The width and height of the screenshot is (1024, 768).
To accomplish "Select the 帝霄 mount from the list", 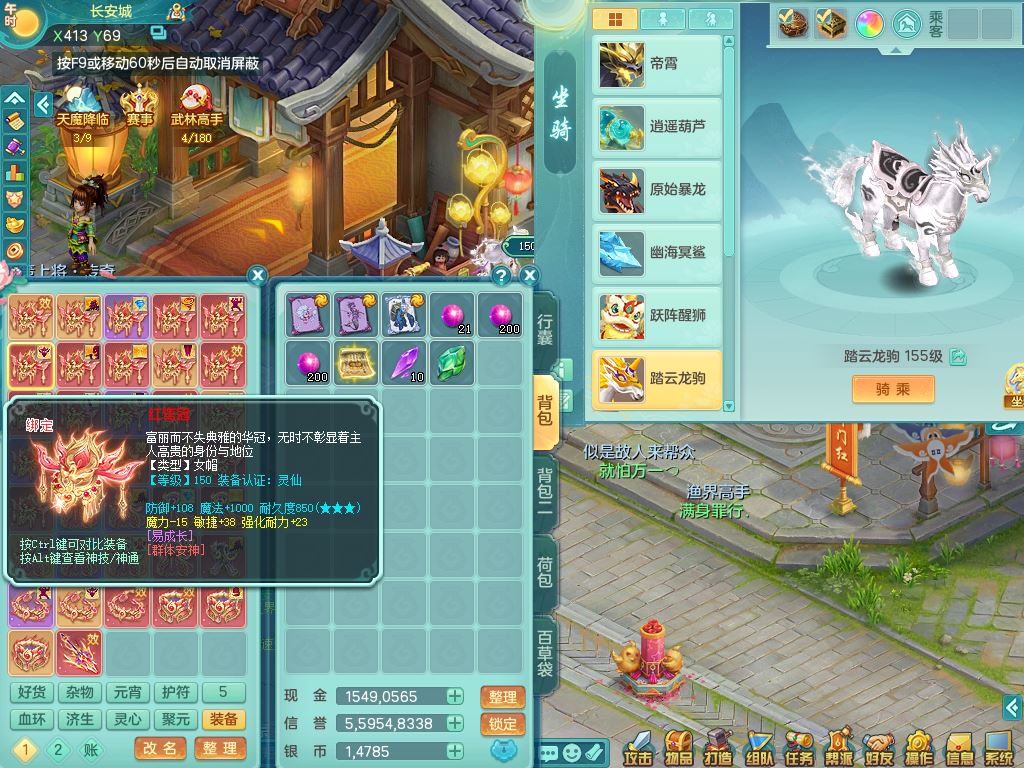I will (x=657, y=64).
